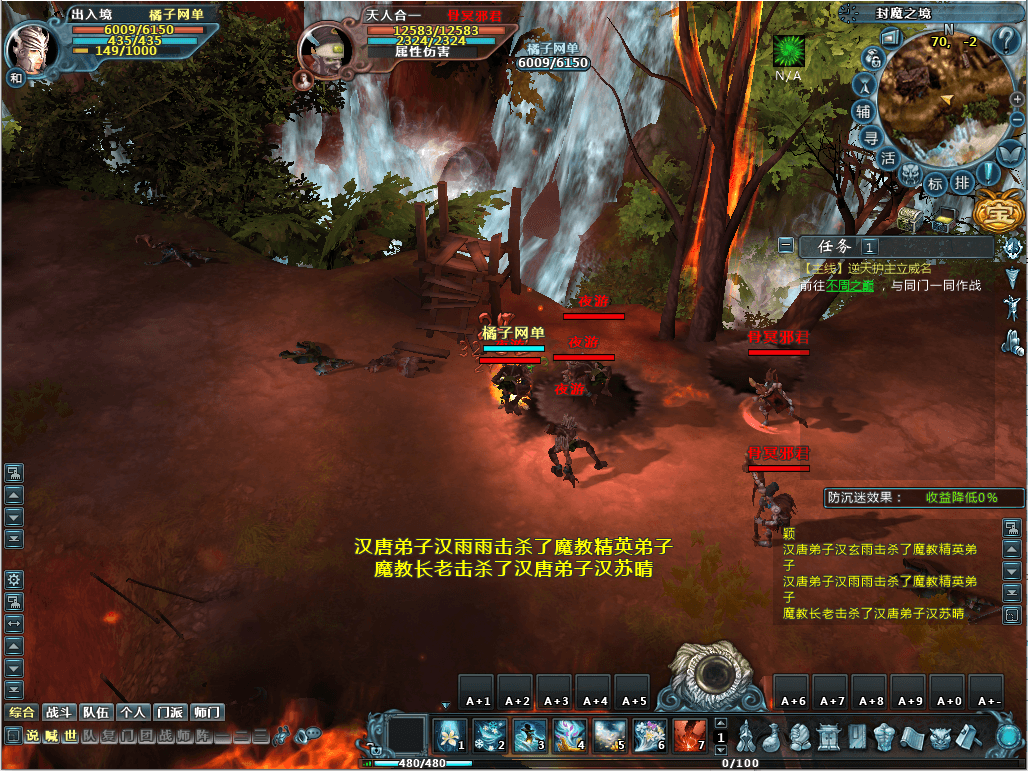Select the 门派 chat tab
The height and width of the screenshot is (771, 1028).
pos(170,713)
